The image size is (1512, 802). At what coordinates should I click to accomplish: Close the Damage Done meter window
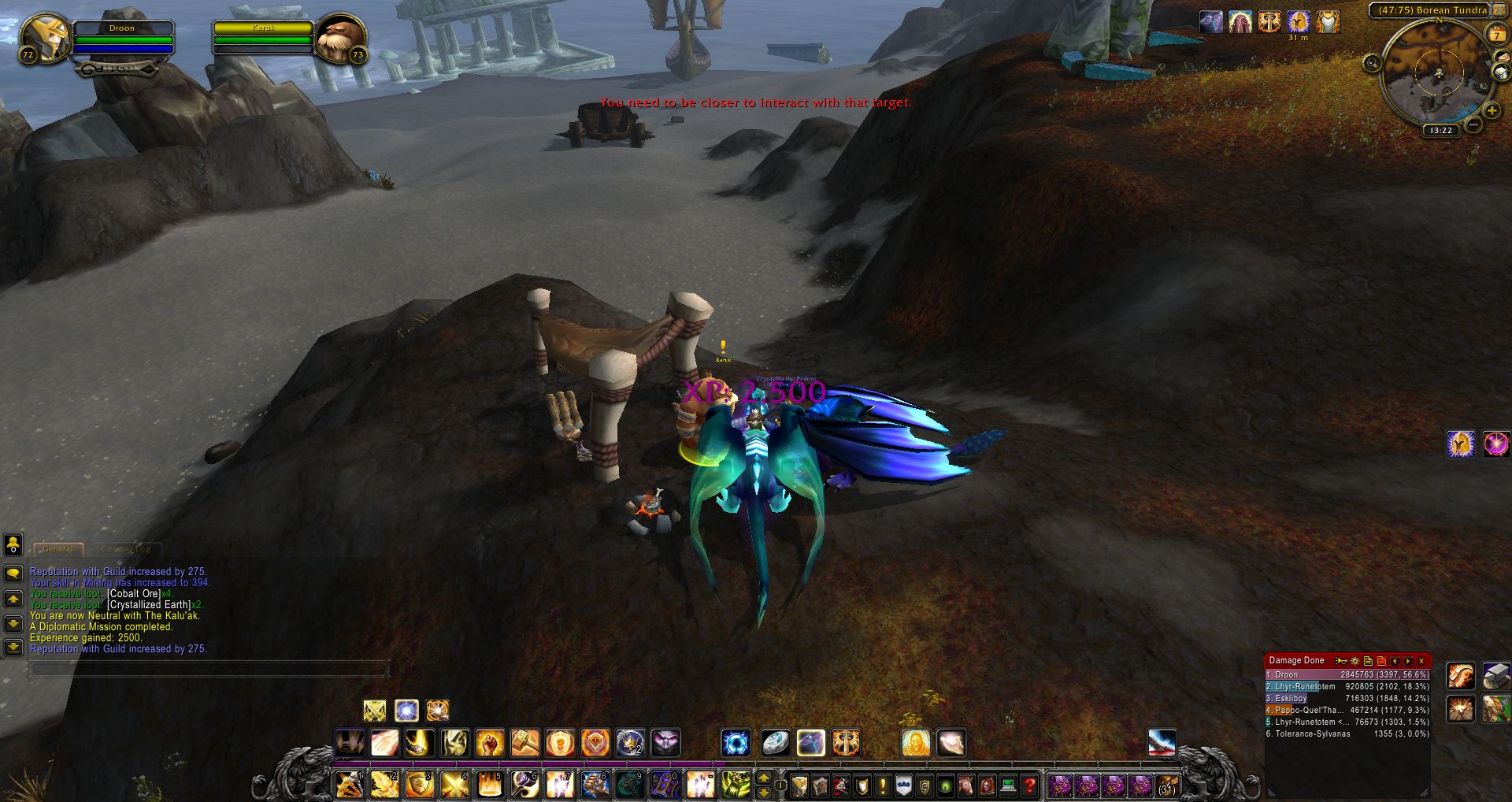(x=1421, y=661)
